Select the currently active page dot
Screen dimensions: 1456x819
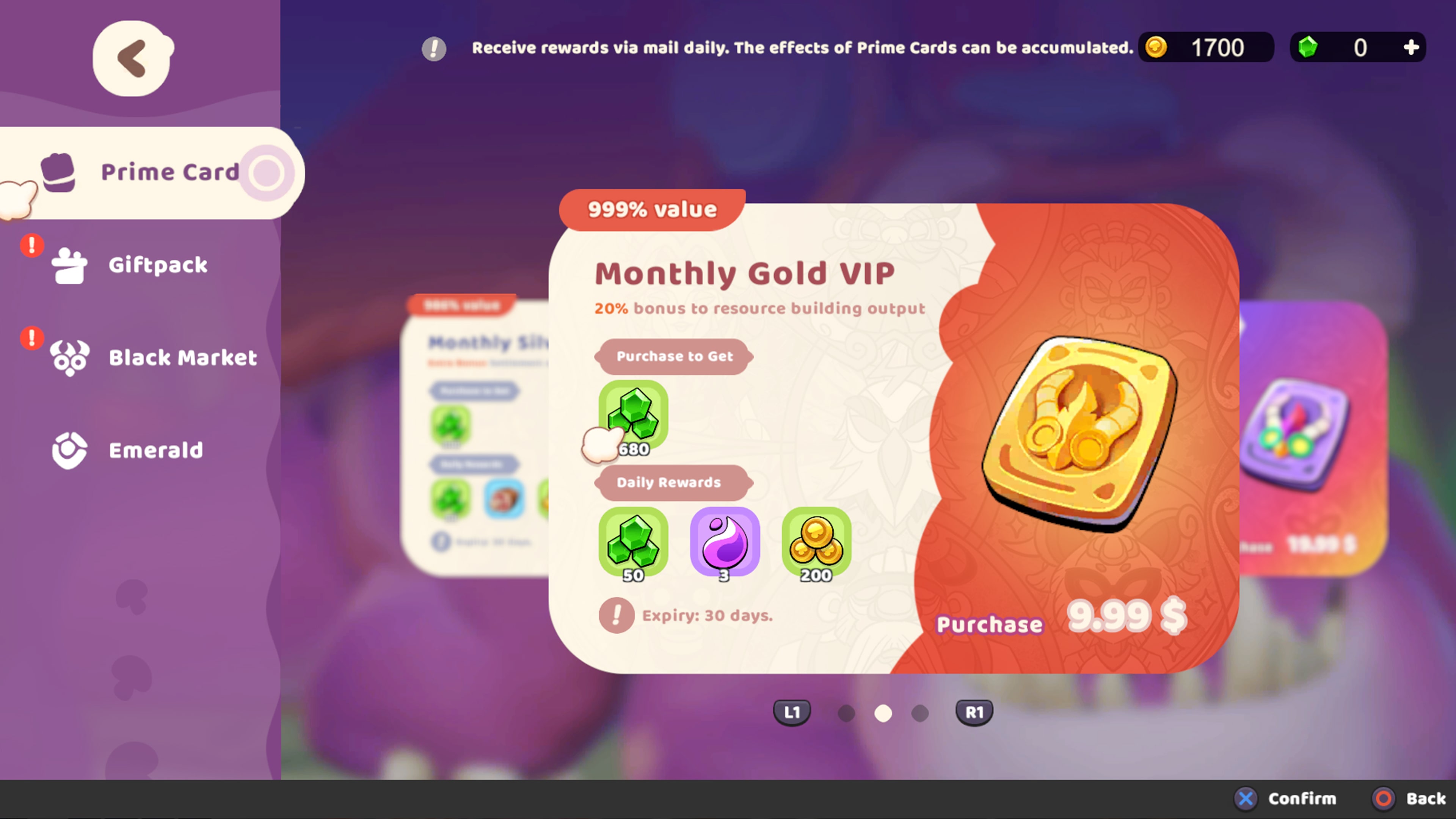pos(883,713)
